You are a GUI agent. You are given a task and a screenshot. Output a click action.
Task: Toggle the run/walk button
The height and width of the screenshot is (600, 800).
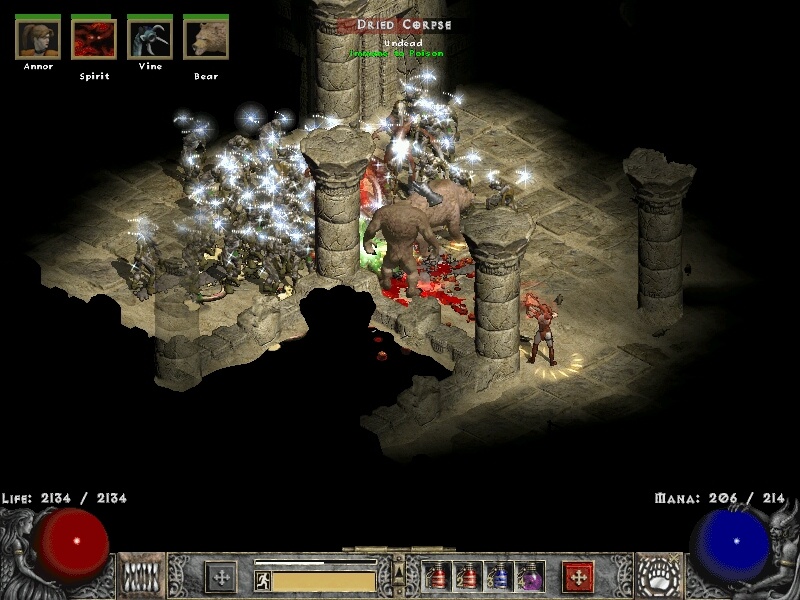(263, 579)
